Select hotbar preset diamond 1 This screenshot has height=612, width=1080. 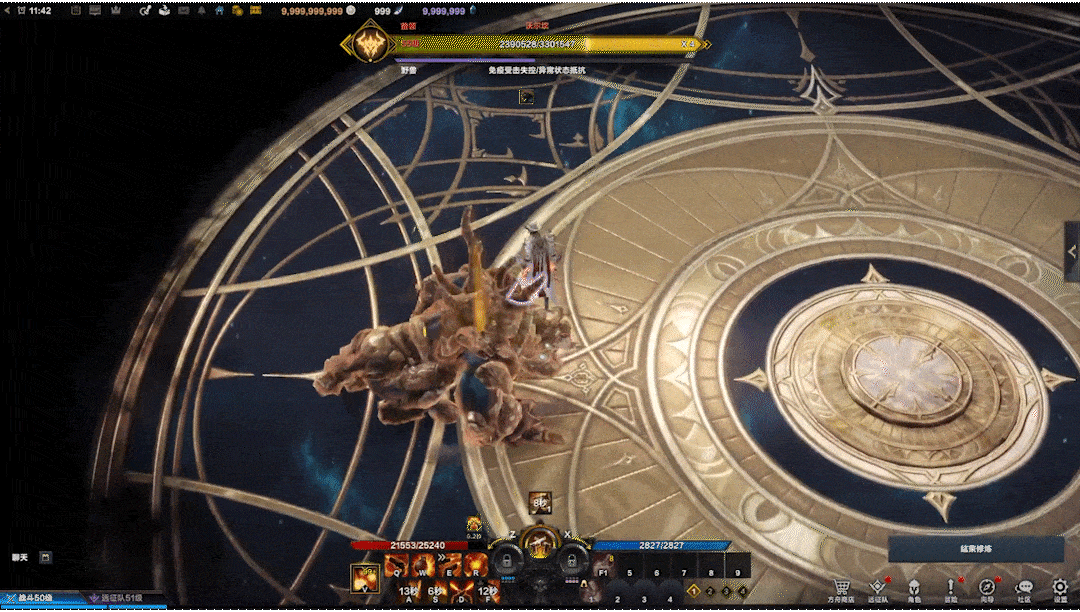click(693, 591)
